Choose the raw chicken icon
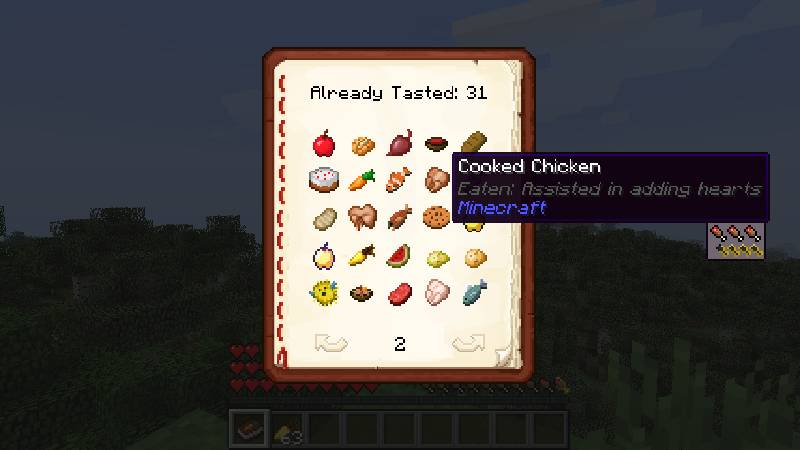 coord(436,292)
